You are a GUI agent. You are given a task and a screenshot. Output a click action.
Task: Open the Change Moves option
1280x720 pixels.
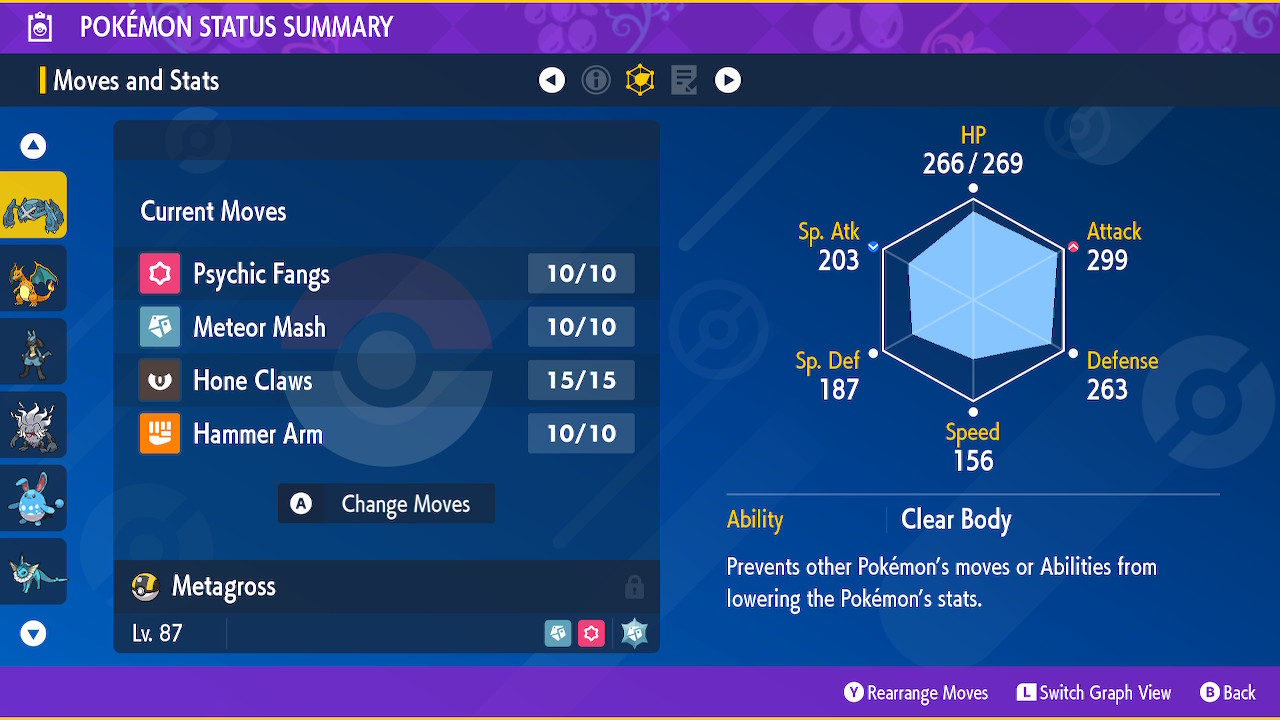point(386,504)
